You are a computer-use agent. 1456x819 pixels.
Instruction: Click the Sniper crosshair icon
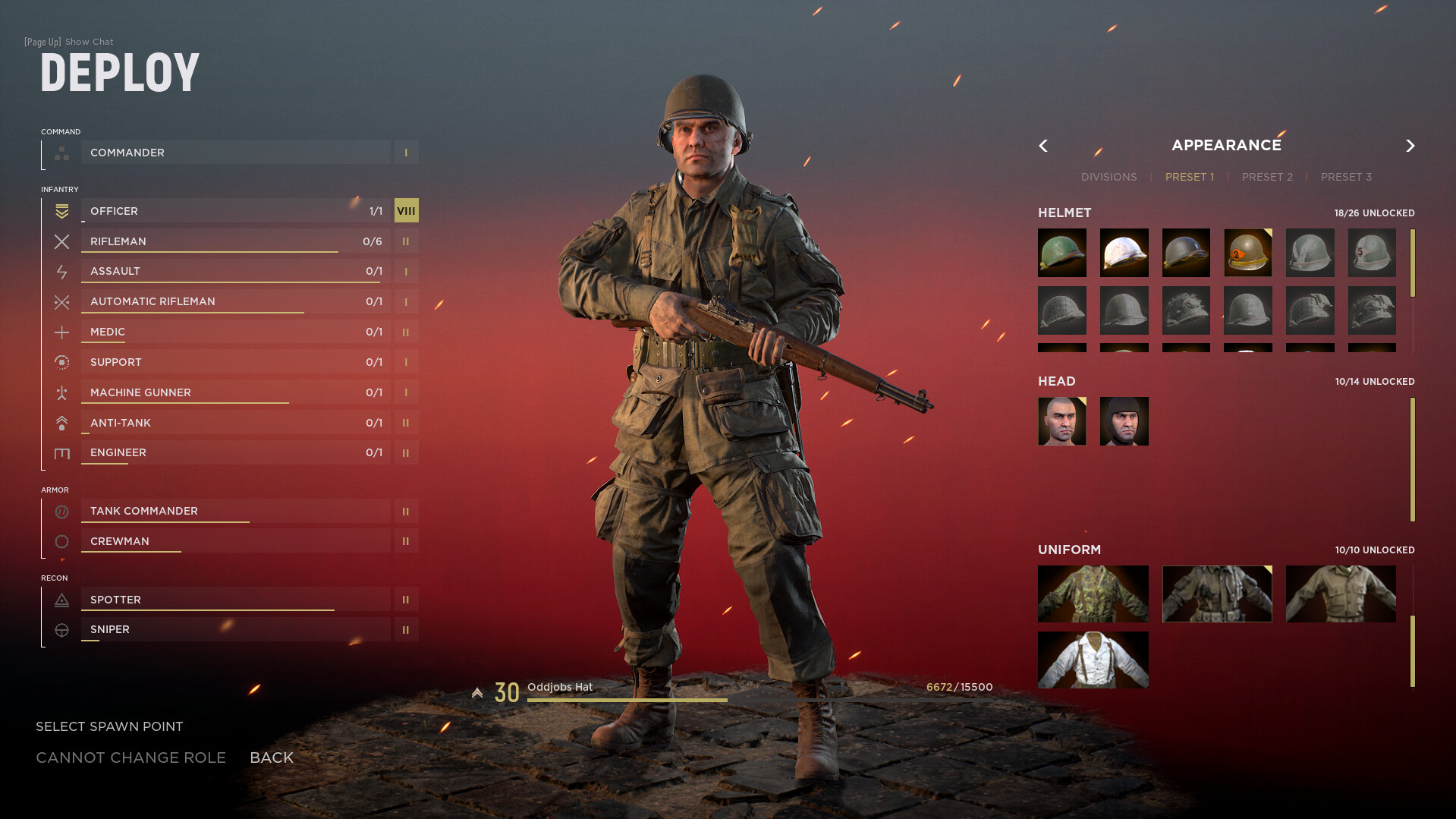61,629
